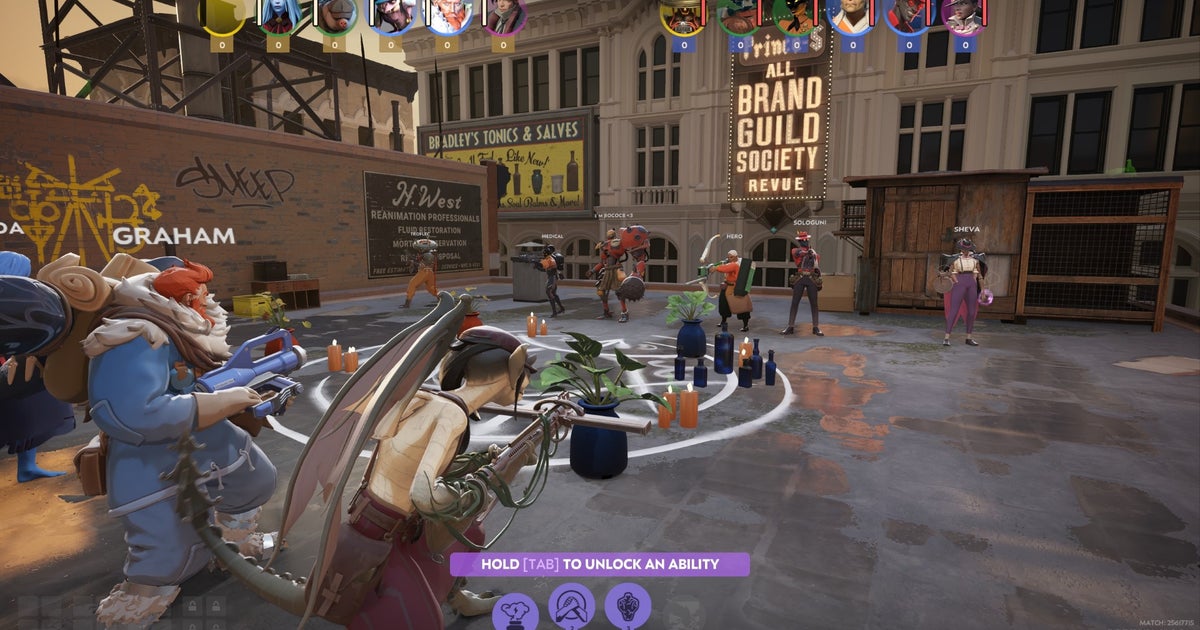This screenshot has width=1200, height=630.
Task: Pick the bald man in orange portrait
Action: point(851,15)
